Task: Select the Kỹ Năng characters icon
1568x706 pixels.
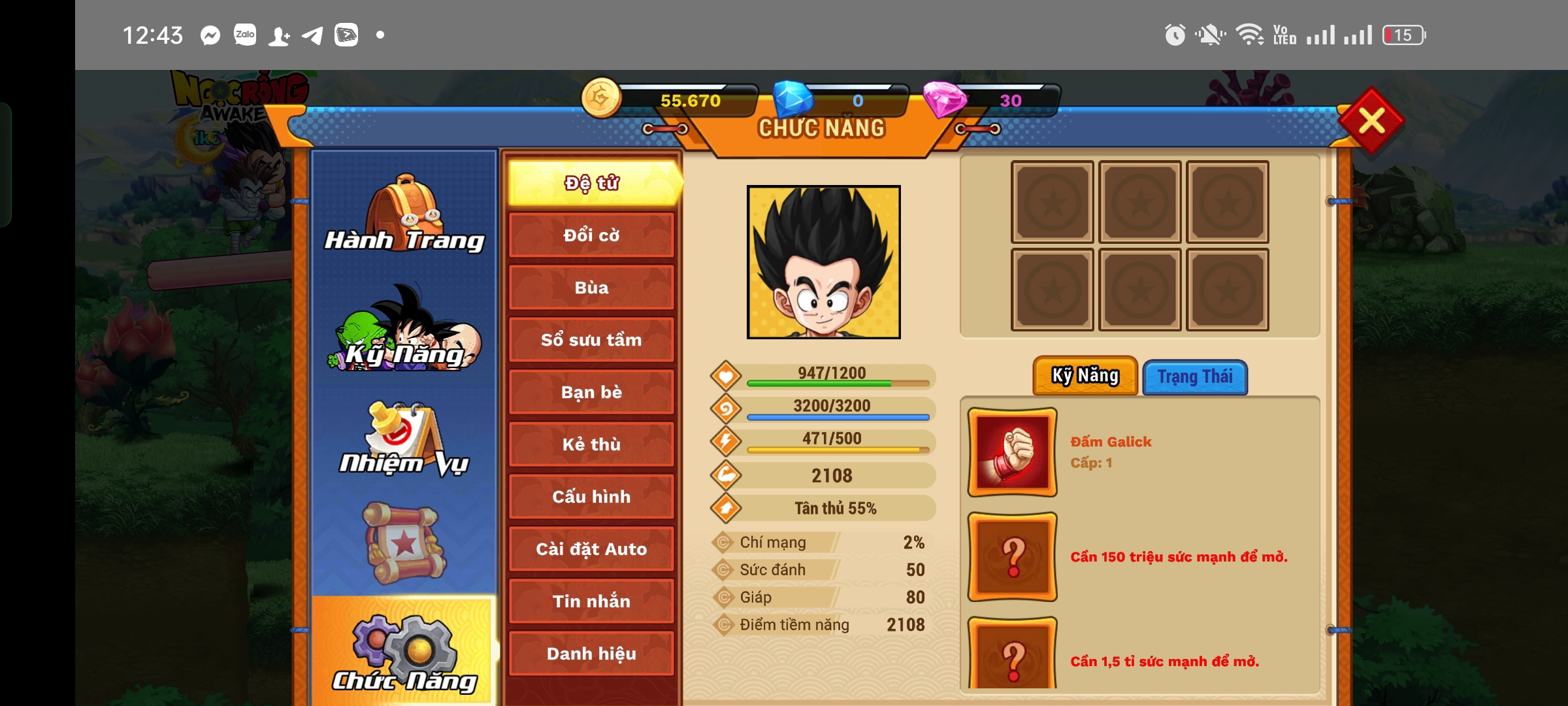Action: click(x=403, y=333)
